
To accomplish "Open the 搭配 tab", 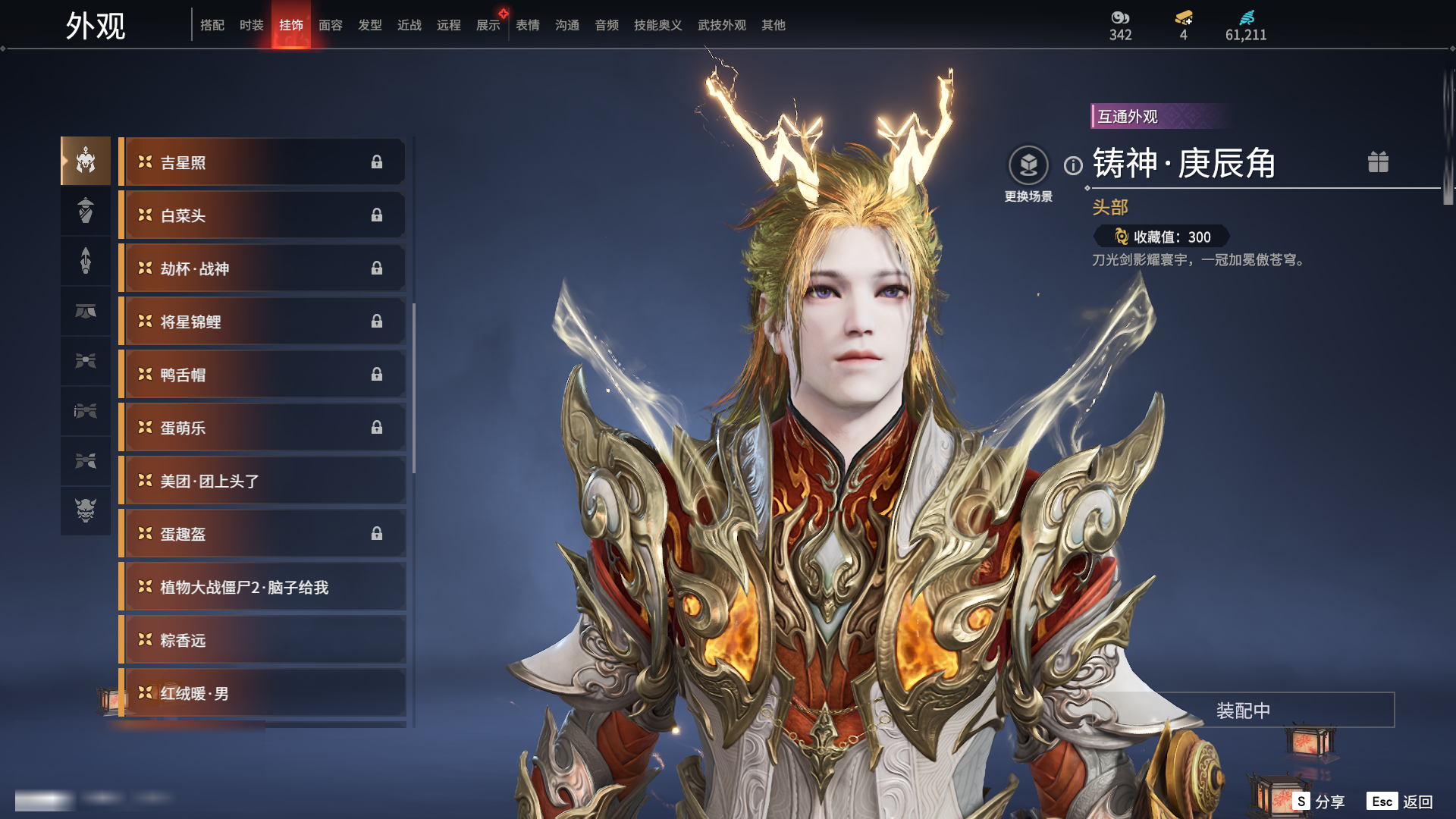I will tap(212, 25).
